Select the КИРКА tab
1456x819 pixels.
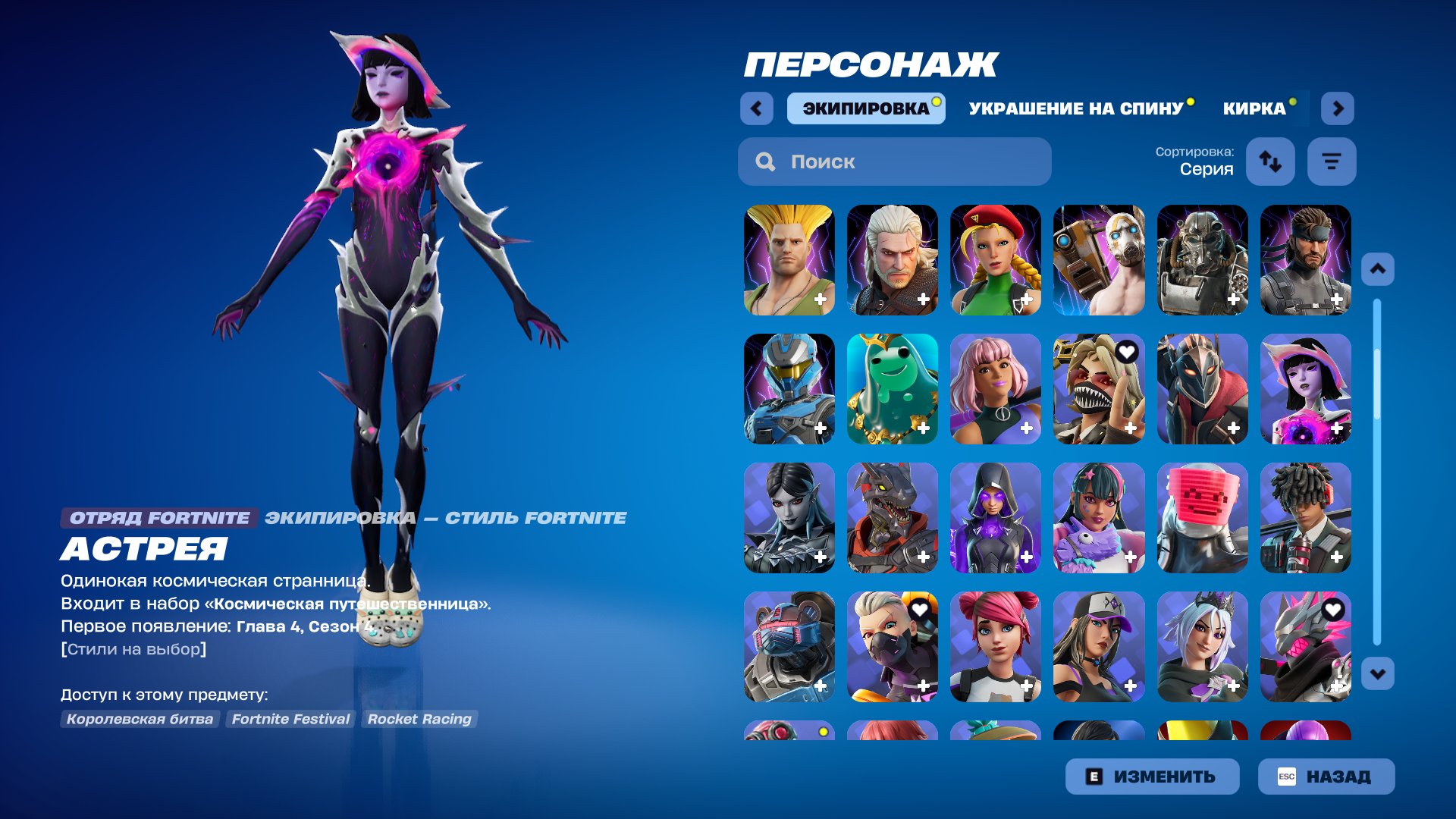1254,108
